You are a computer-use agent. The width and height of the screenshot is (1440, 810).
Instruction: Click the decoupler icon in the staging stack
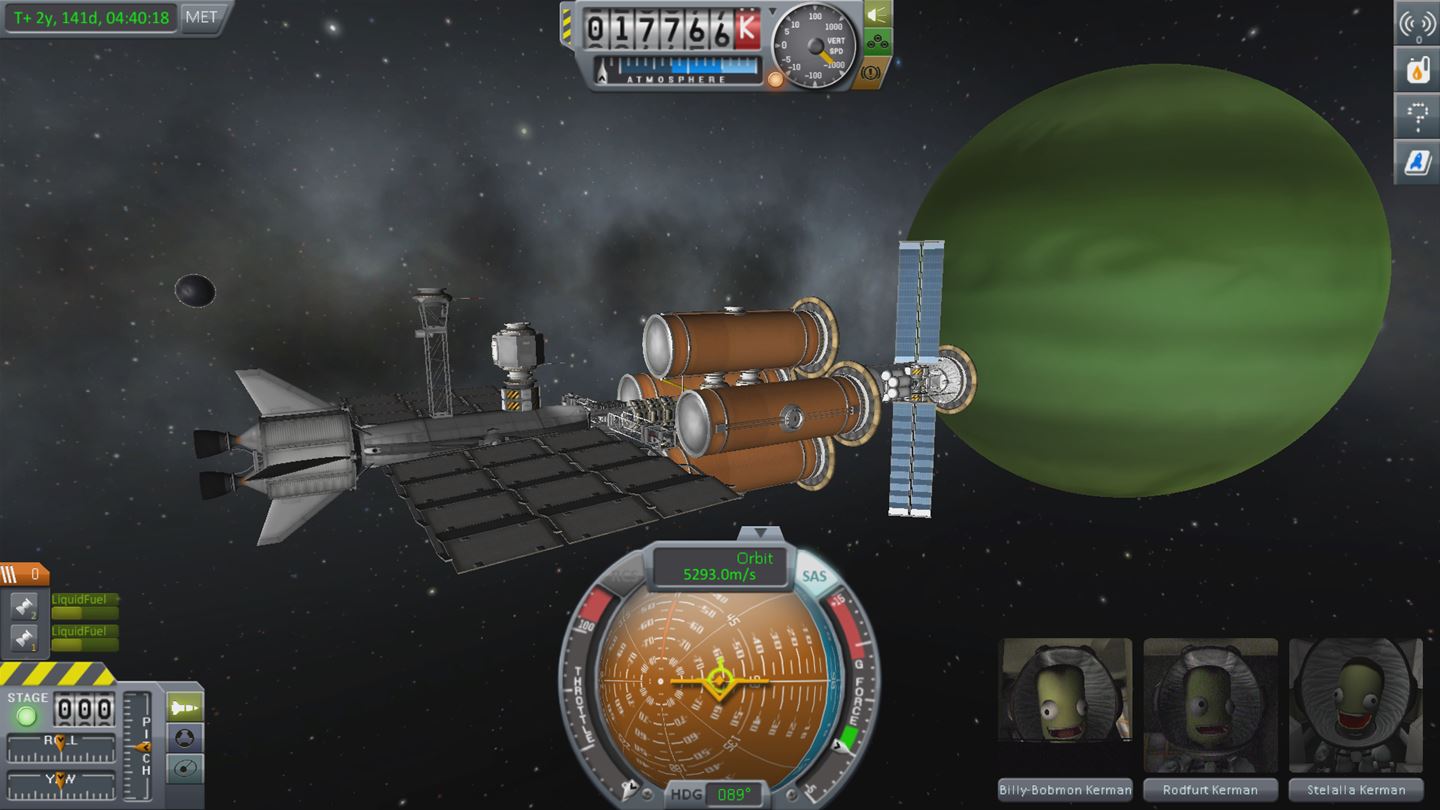(x=27, y=605)
